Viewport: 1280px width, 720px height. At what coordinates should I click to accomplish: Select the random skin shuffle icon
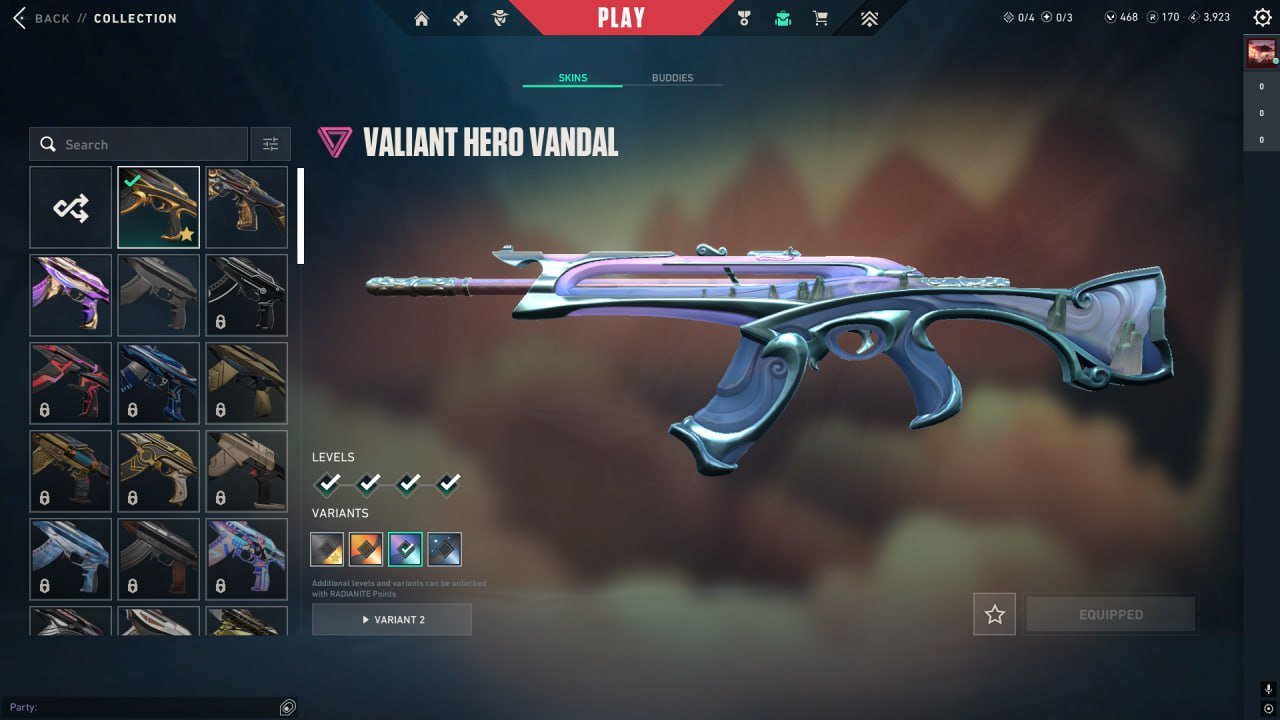[69, 207]
